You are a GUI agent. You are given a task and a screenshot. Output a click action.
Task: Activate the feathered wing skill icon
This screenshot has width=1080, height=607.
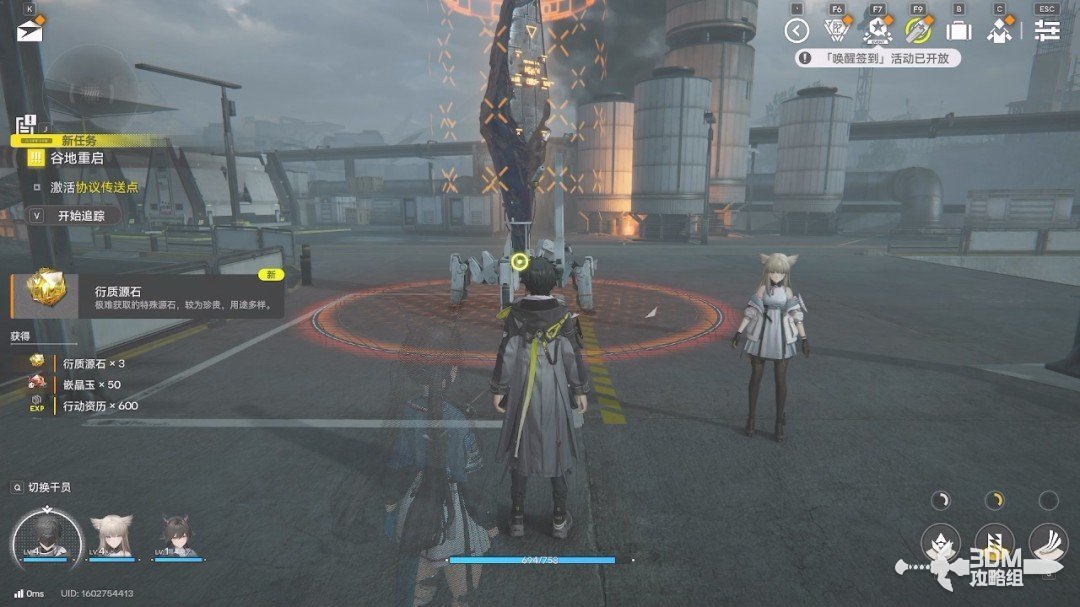click(x=1047, y=542)
